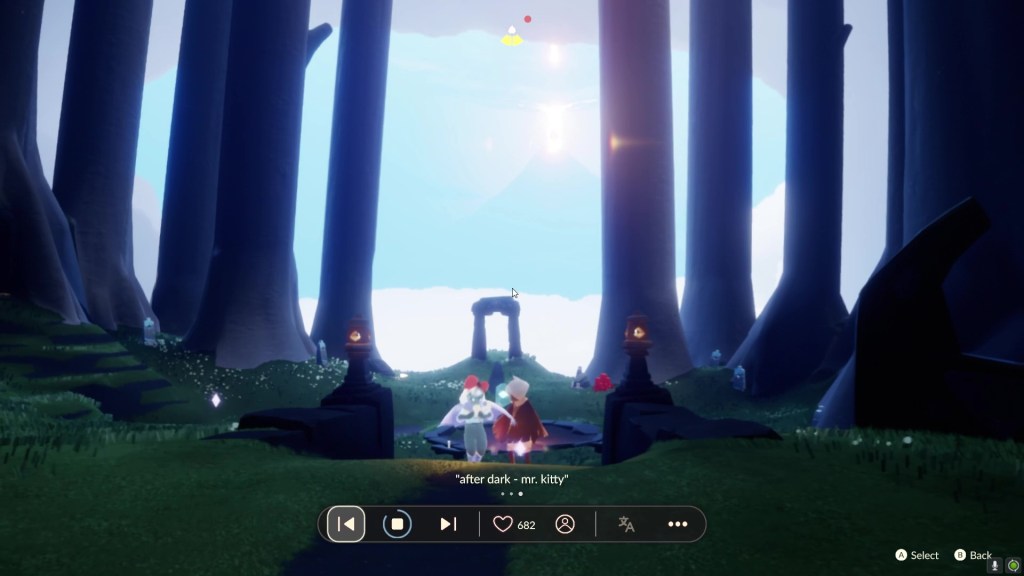Open the three-dot more options menu
This screenshot has height=576, width=1024.
point(678,524)
